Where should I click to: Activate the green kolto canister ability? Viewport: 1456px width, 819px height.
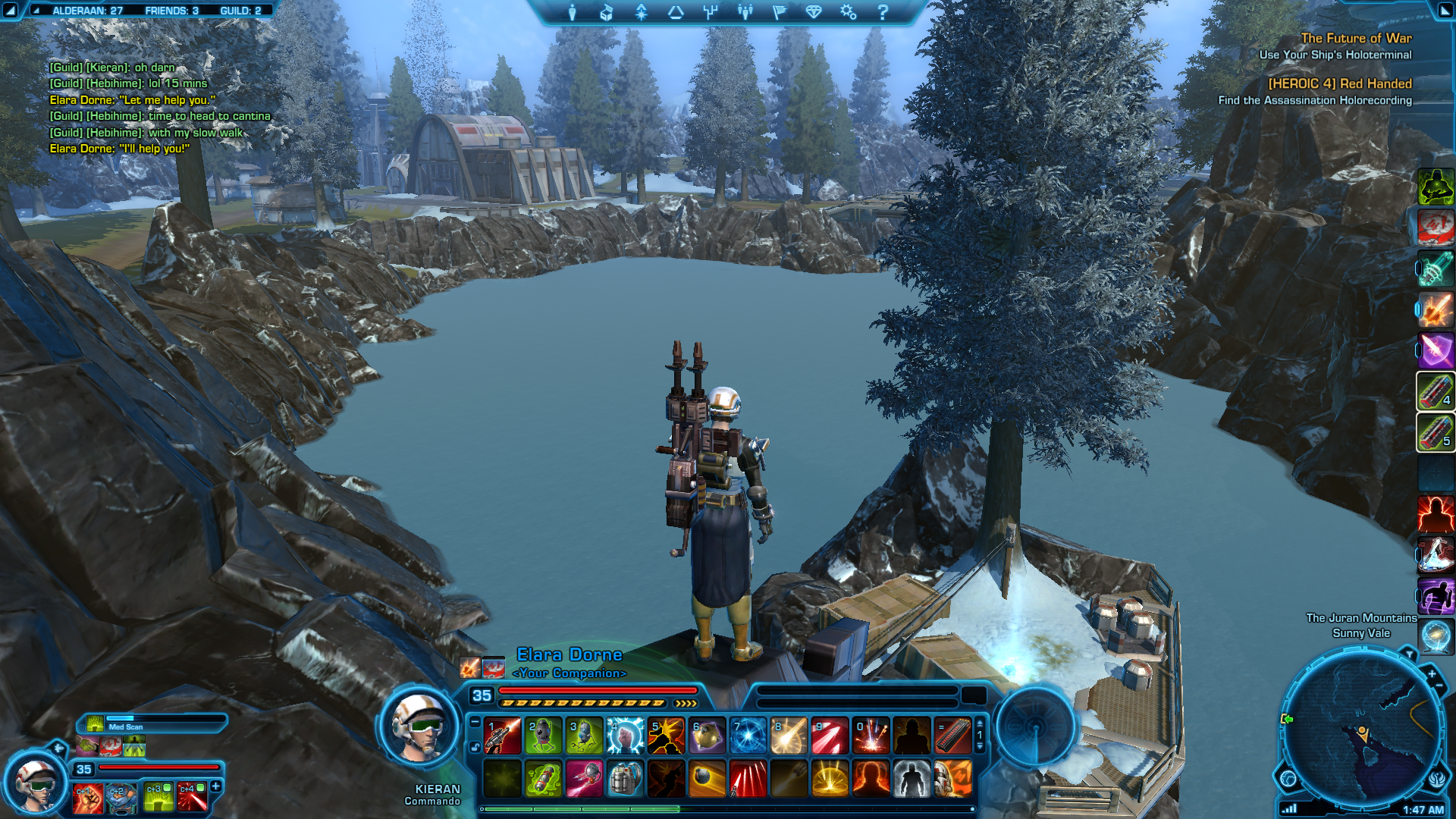(x=543, y=779)
